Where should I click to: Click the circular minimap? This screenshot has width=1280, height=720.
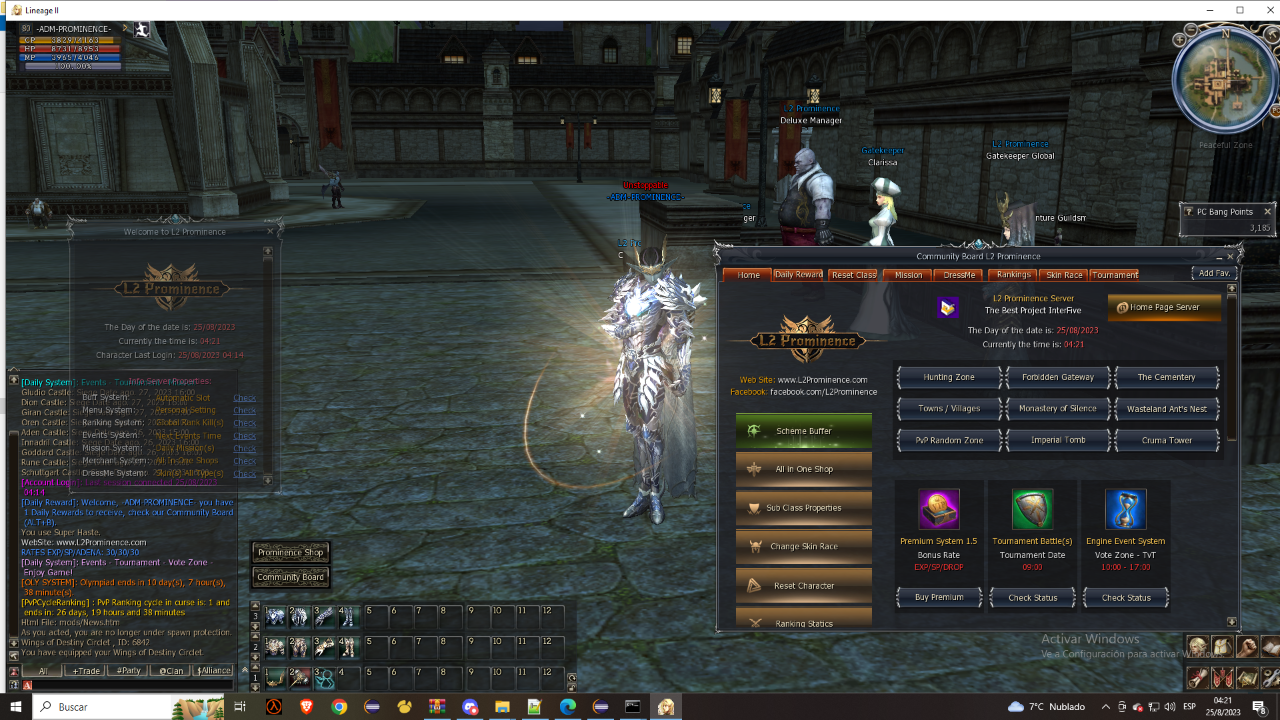pyautogui.click(x=1224, y=82)
